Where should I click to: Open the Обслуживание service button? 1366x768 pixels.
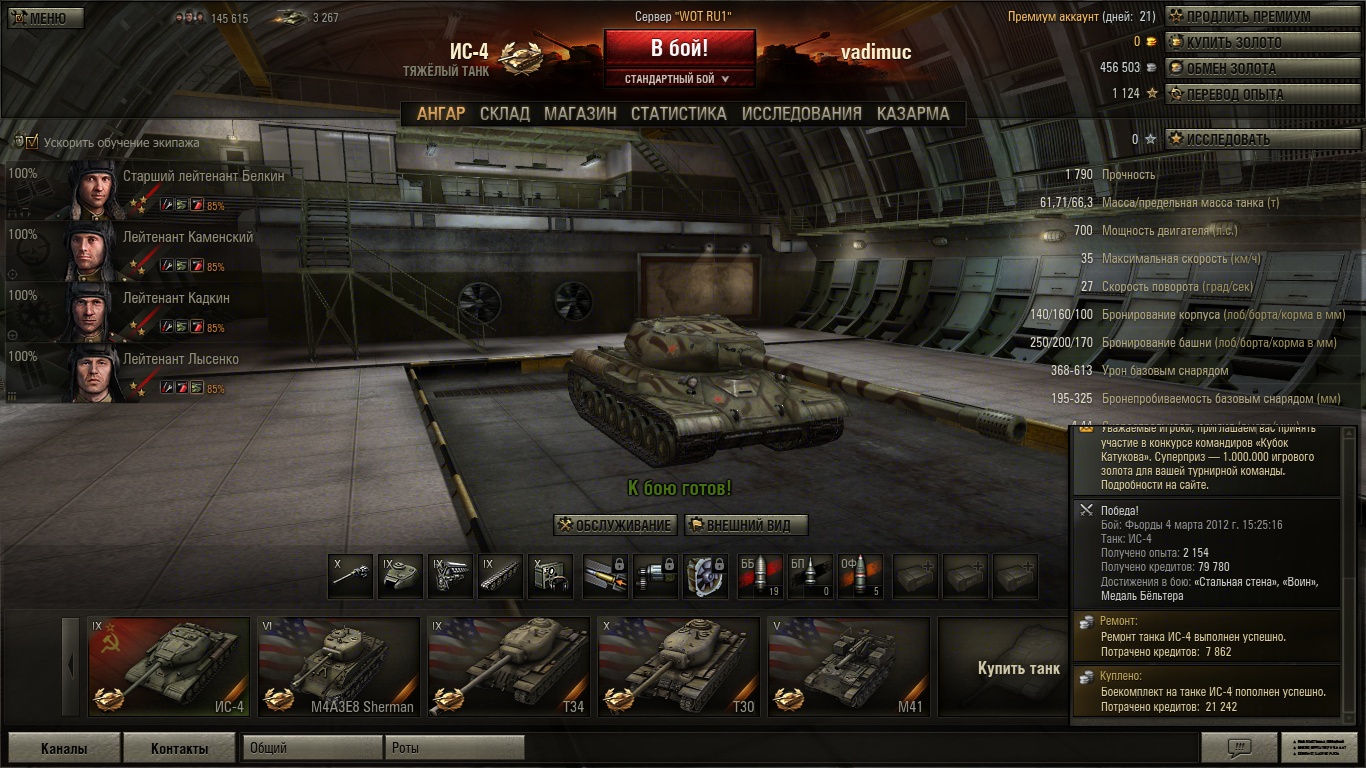pyautogui.click(x=615, y=525)
